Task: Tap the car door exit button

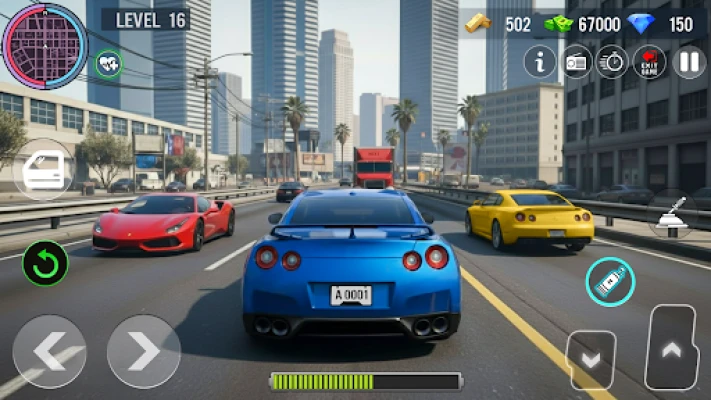Action: click(x=43, y=170)
